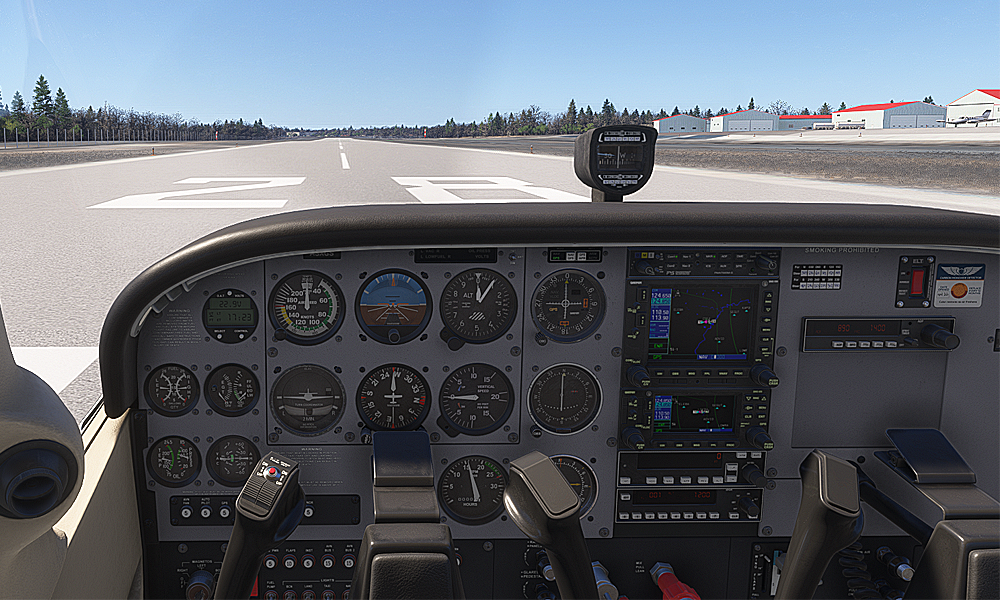The height and width of the screenshot is (600, 1000).
Task: Select the audio panel above the GPS
Action: (702, 263)
